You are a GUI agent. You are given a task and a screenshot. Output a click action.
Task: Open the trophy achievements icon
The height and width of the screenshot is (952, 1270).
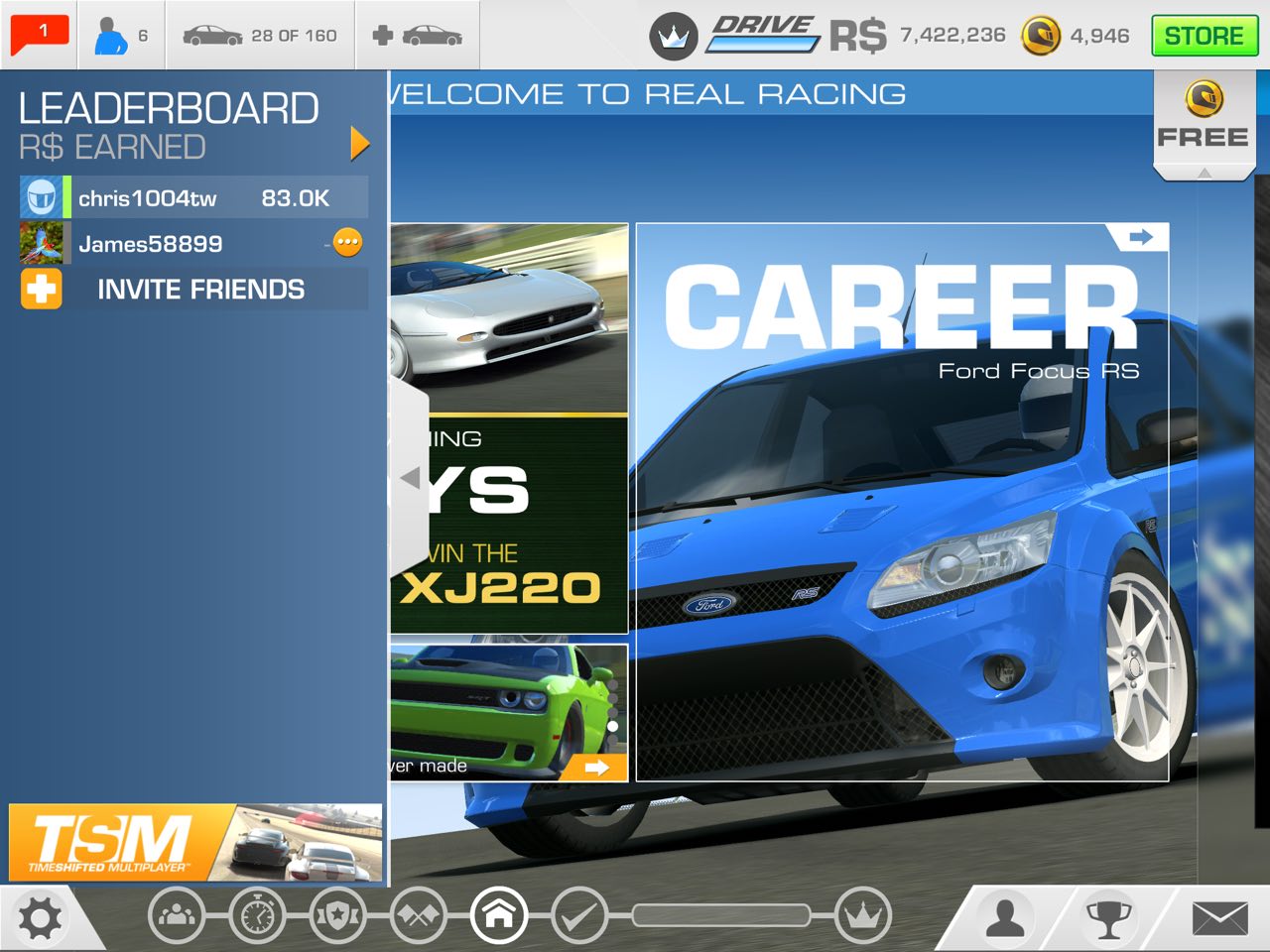[1109, 918]
